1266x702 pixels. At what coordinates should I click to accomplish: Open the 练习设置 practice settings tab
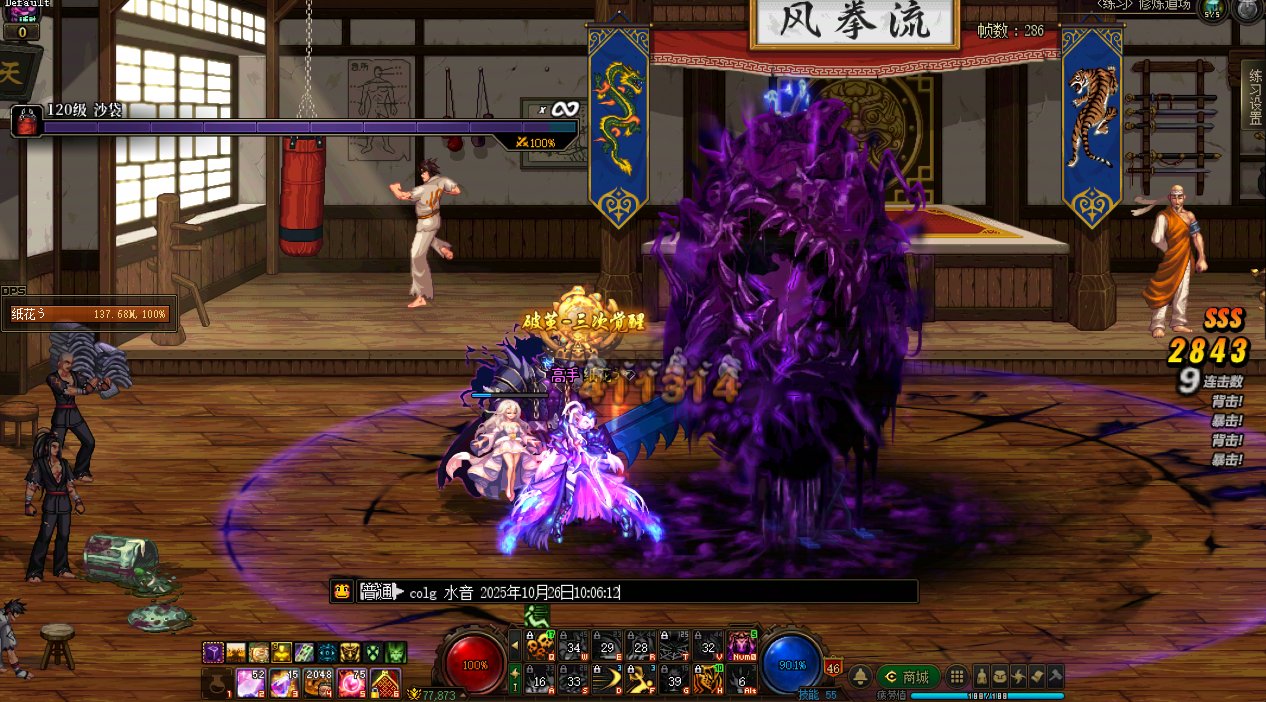[x=1254, y=96]
